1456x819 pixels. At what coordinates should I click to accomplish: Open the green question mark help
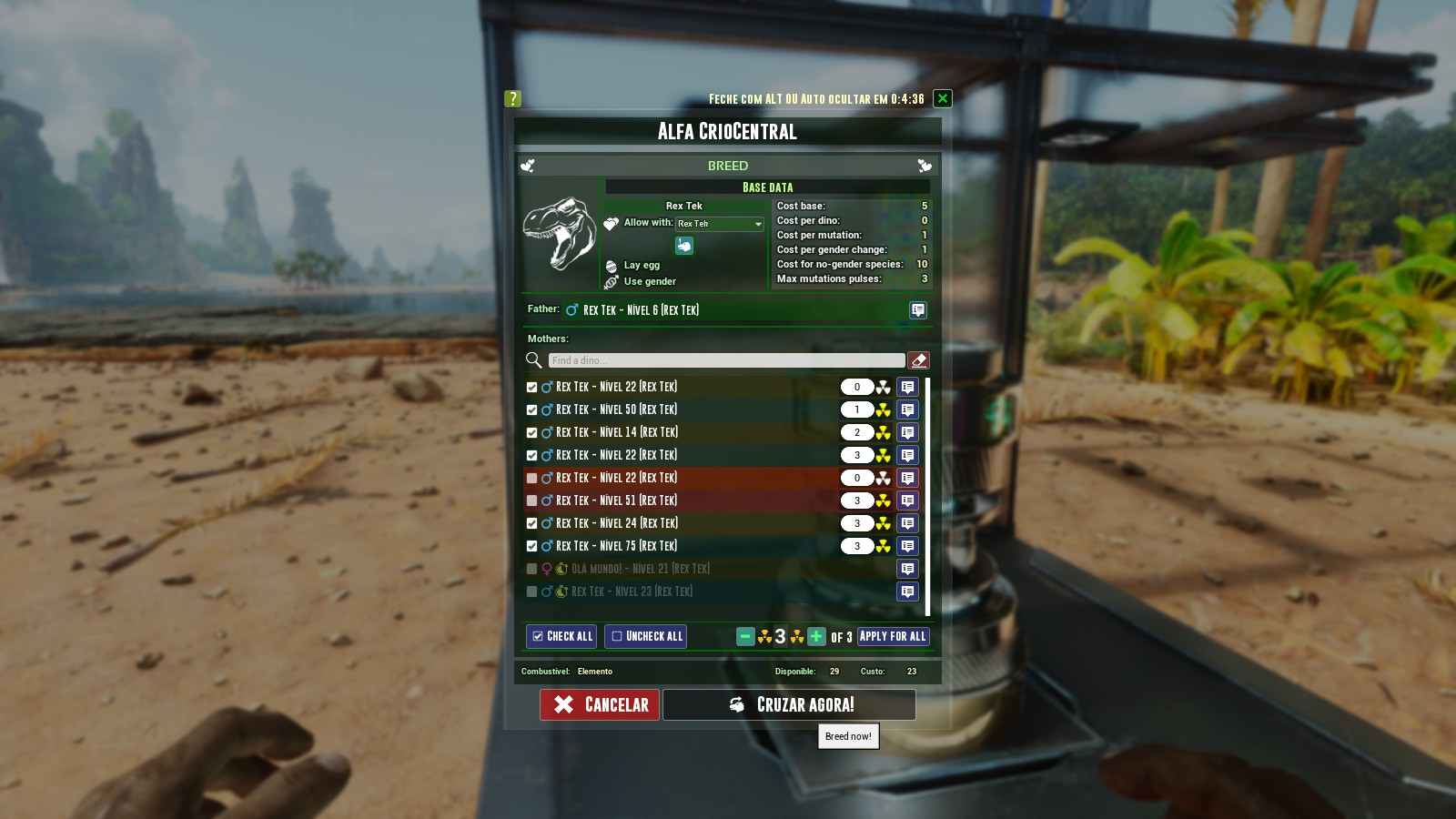coord(512,98)
